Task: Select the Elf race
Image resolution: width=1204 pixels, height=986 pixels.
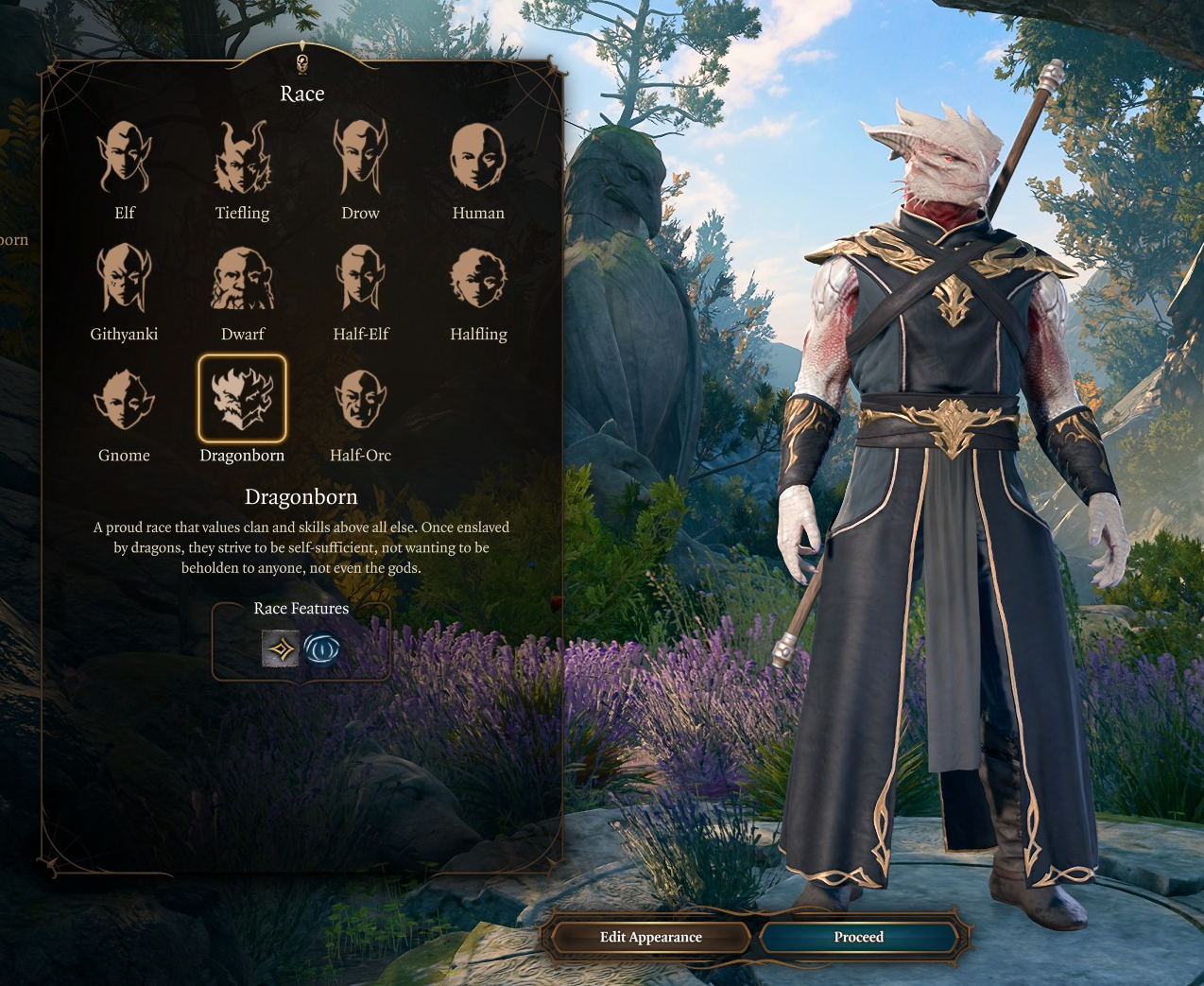Action: [x=125, y=158]
